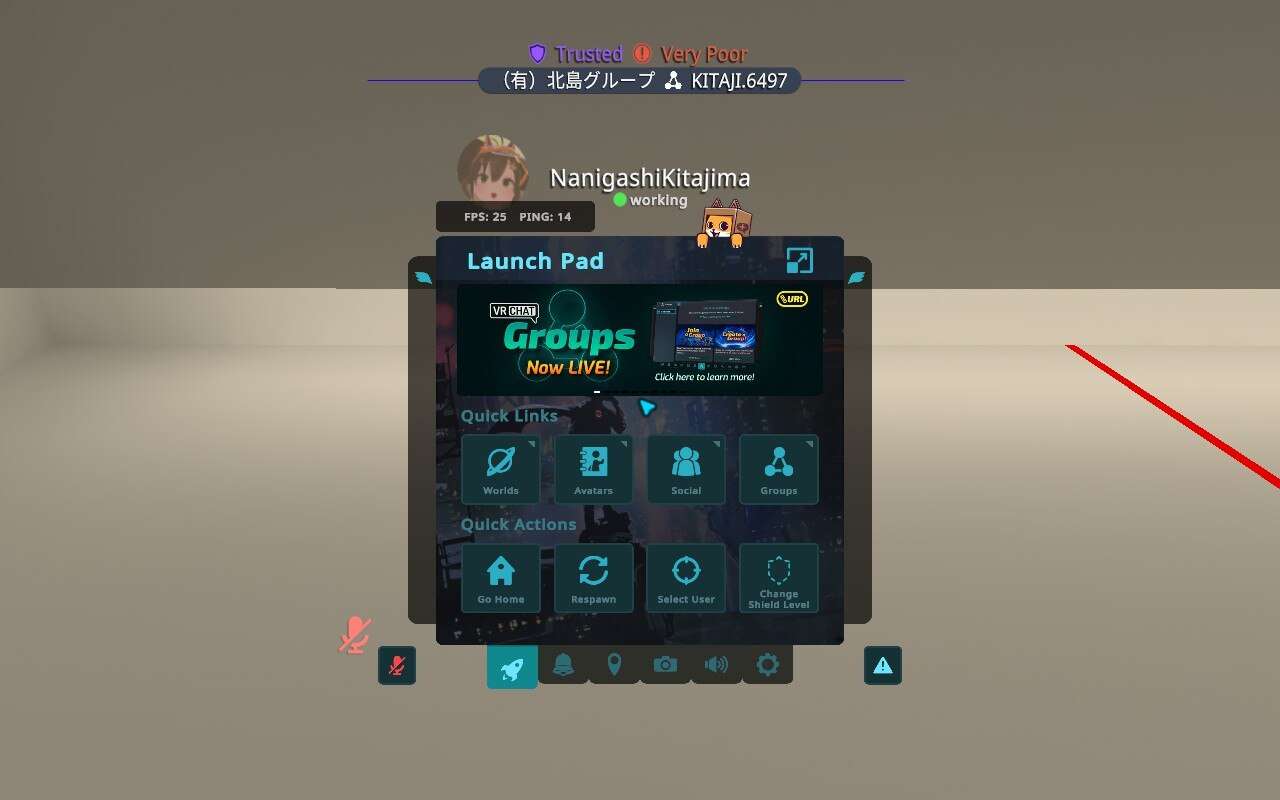Open the camera panel

click(665, 663)
